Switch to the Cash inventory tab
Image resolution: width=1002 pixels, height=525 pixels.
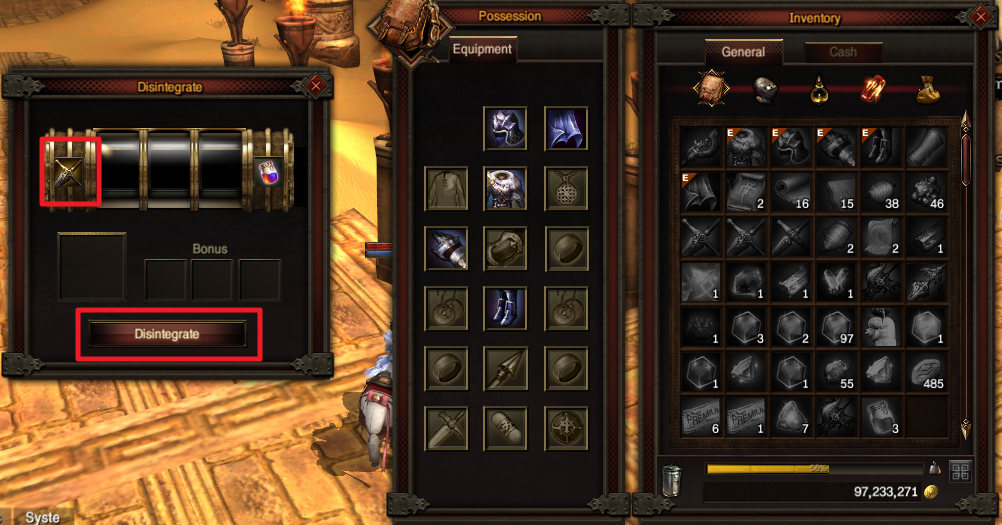(842, 52)
